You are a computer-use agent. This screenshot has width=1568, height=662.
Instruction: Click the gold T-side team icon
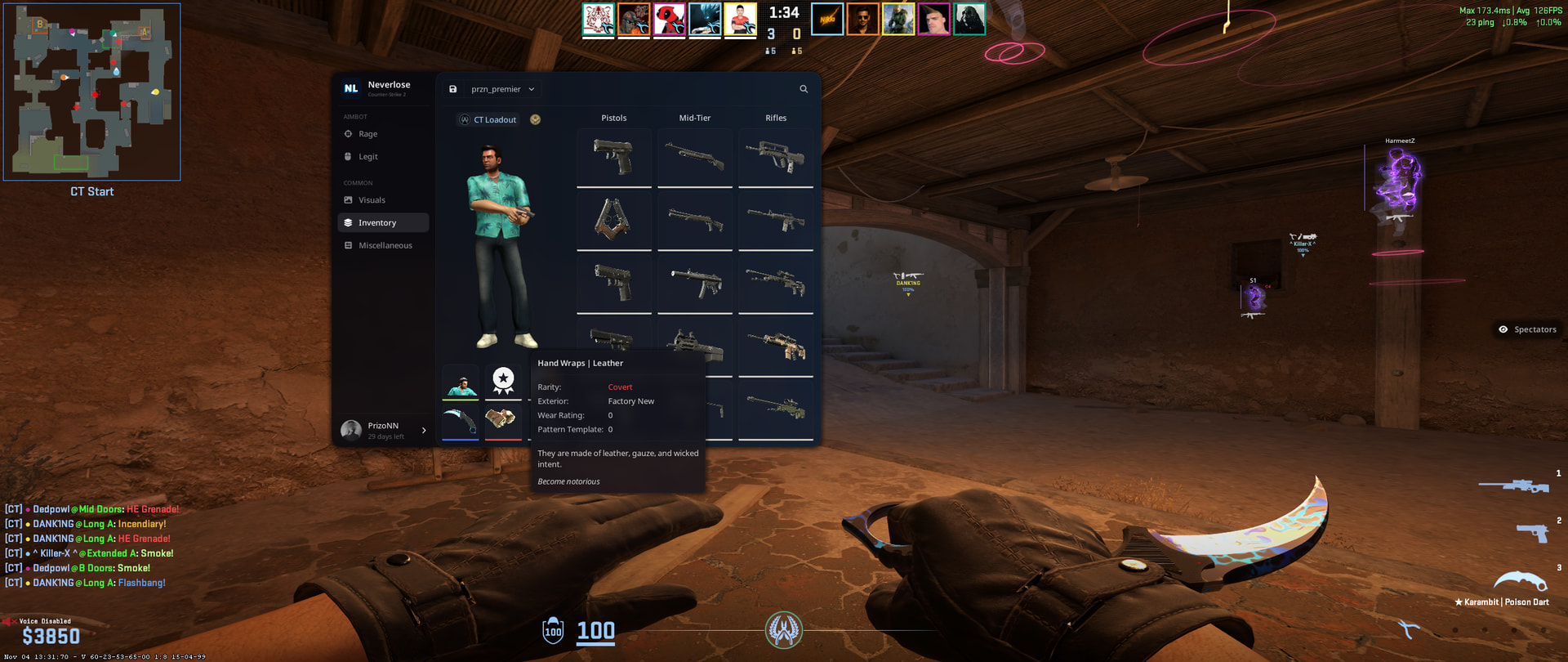[536, 119]
